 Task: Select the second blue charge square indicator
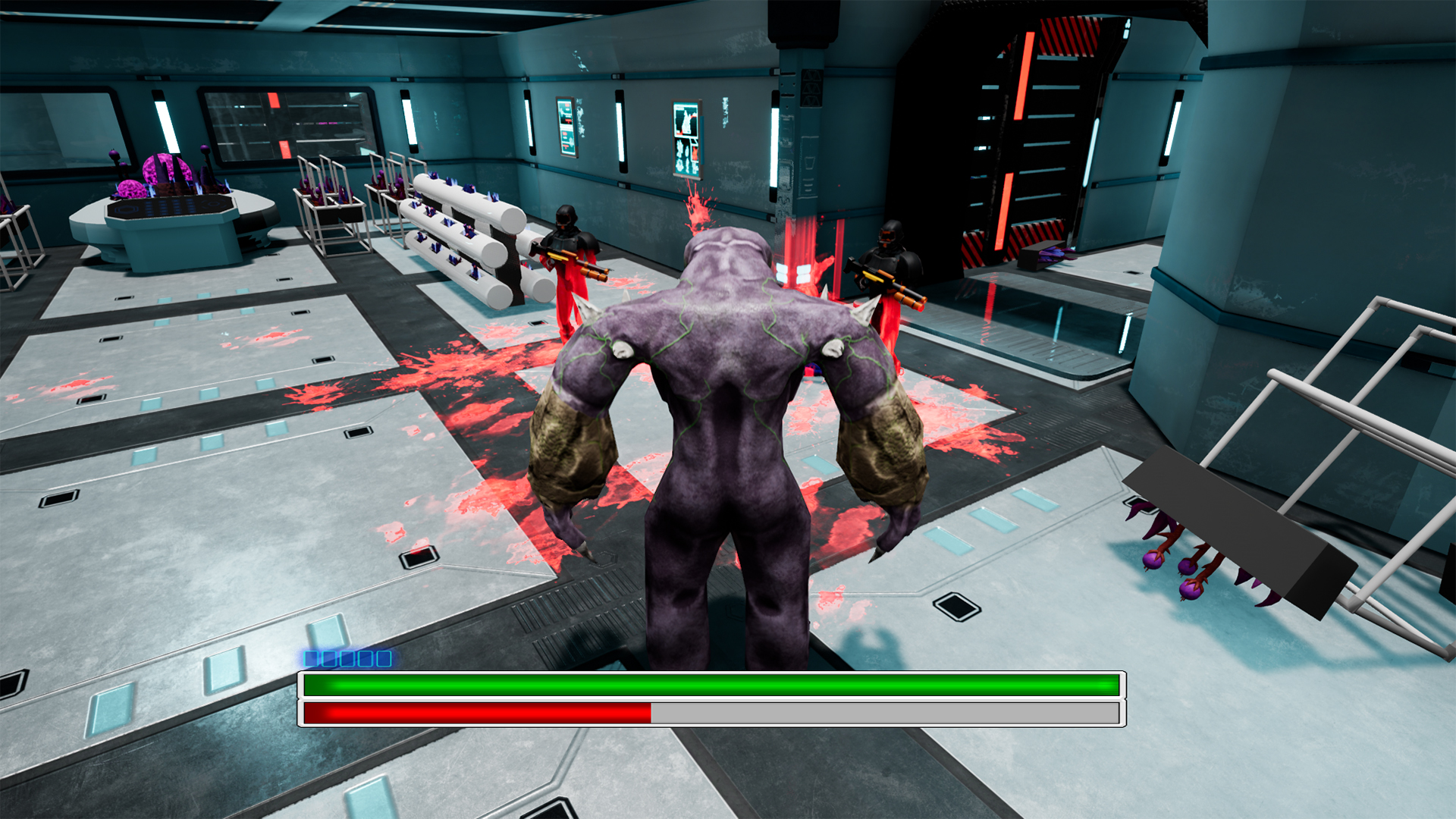click(329, 659)
